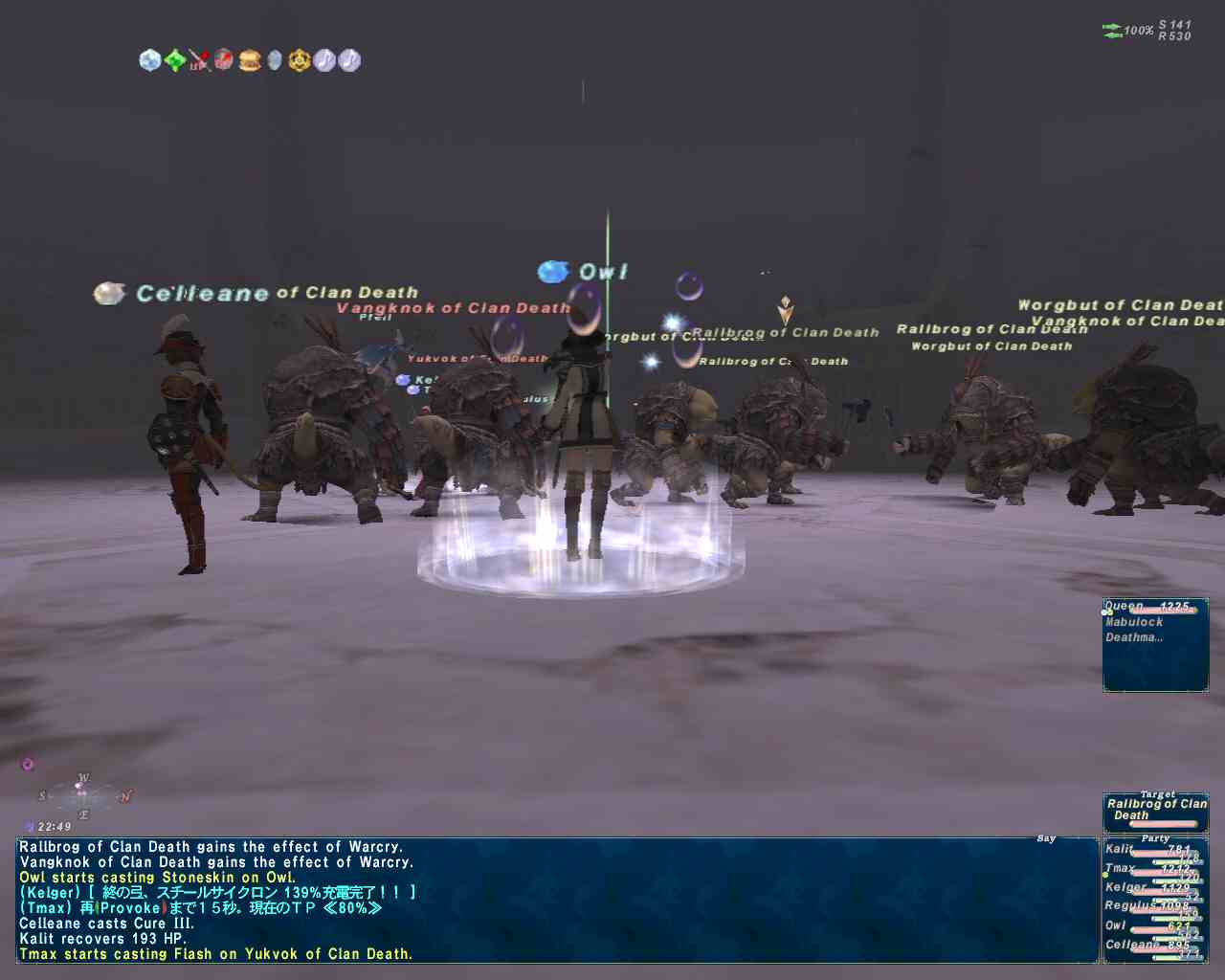The image size is (1225, 980).
Task: Select the pale blue oval status icon
Action: click(275, 60)
